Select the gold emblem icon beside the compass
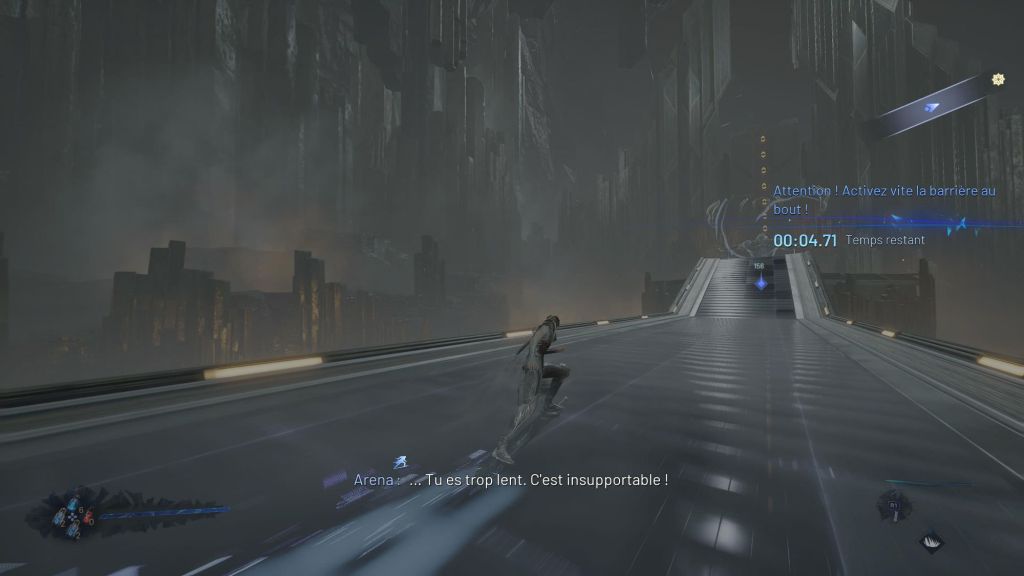1024x576 pixels. pyautogui.click(x=997, y=79)
